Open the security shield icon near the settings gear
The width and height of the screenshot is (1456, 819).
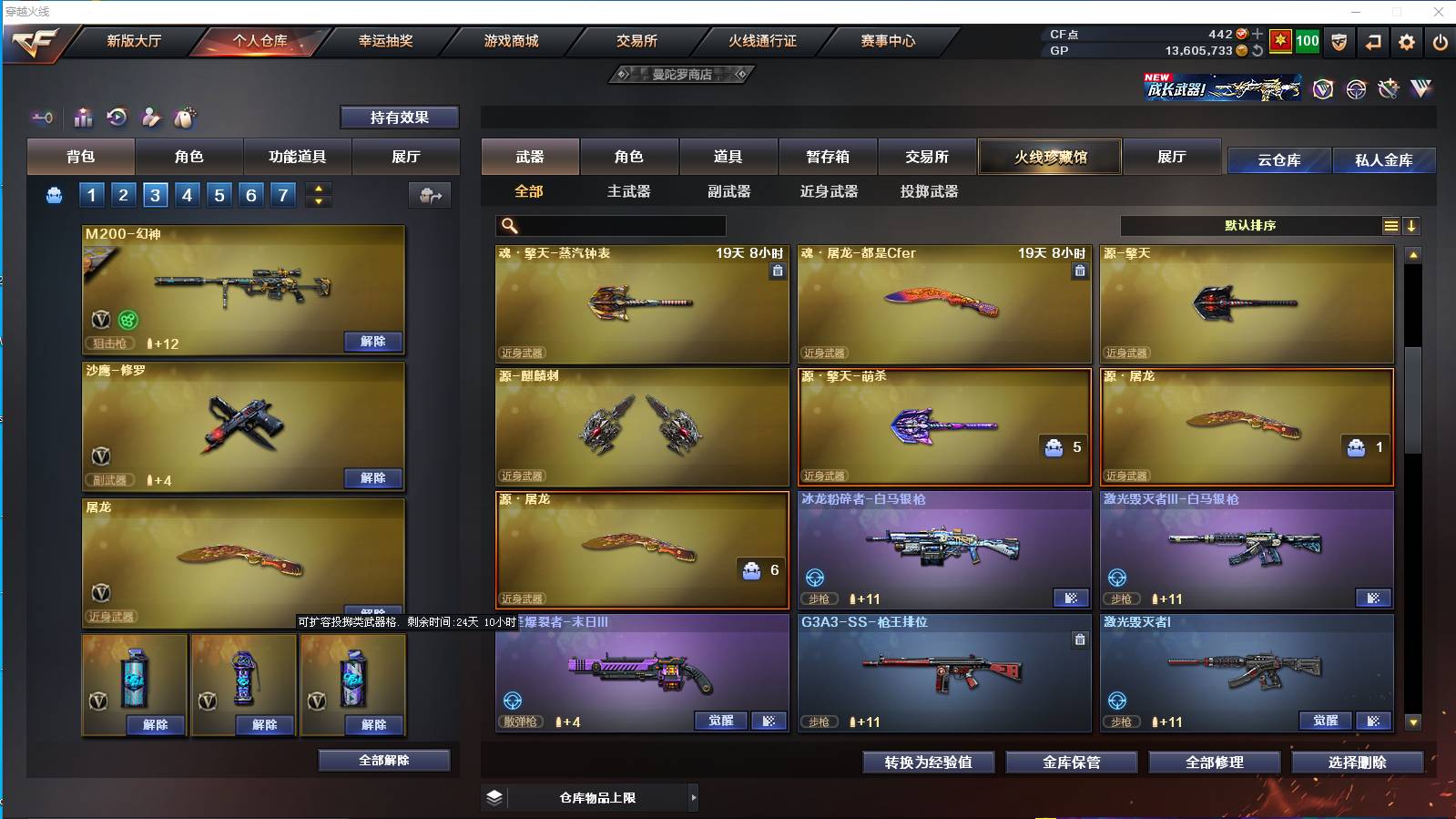(x=1339, y=43)
